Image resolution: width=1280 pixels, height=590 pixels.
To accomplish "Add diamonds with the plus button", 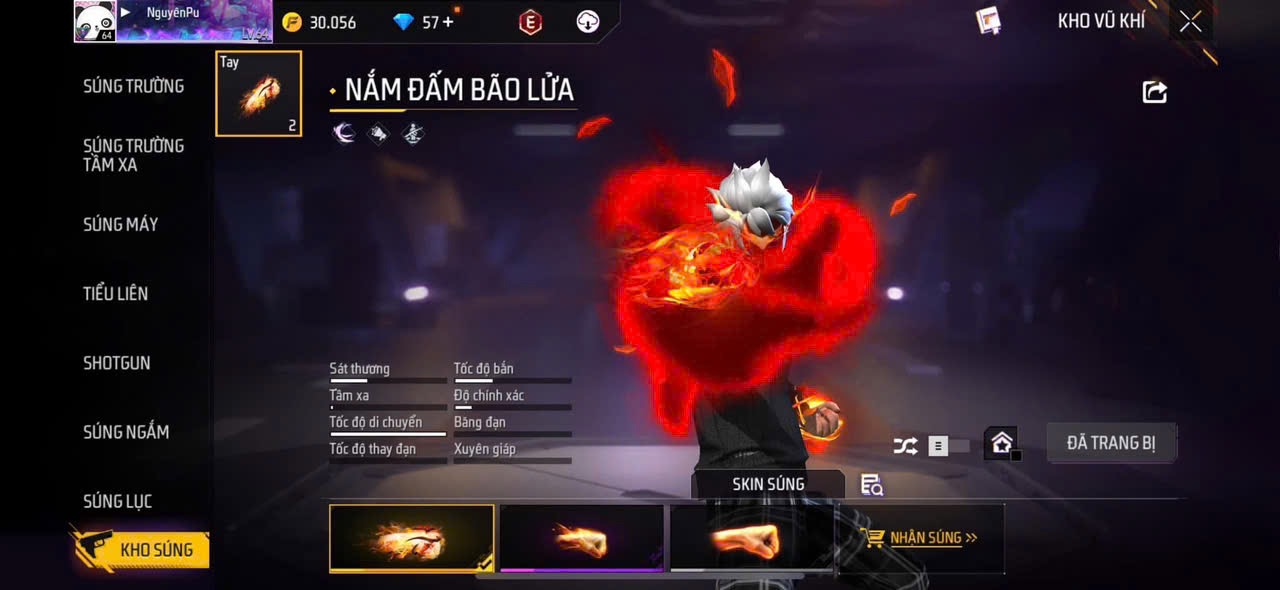I will [448, 21].
